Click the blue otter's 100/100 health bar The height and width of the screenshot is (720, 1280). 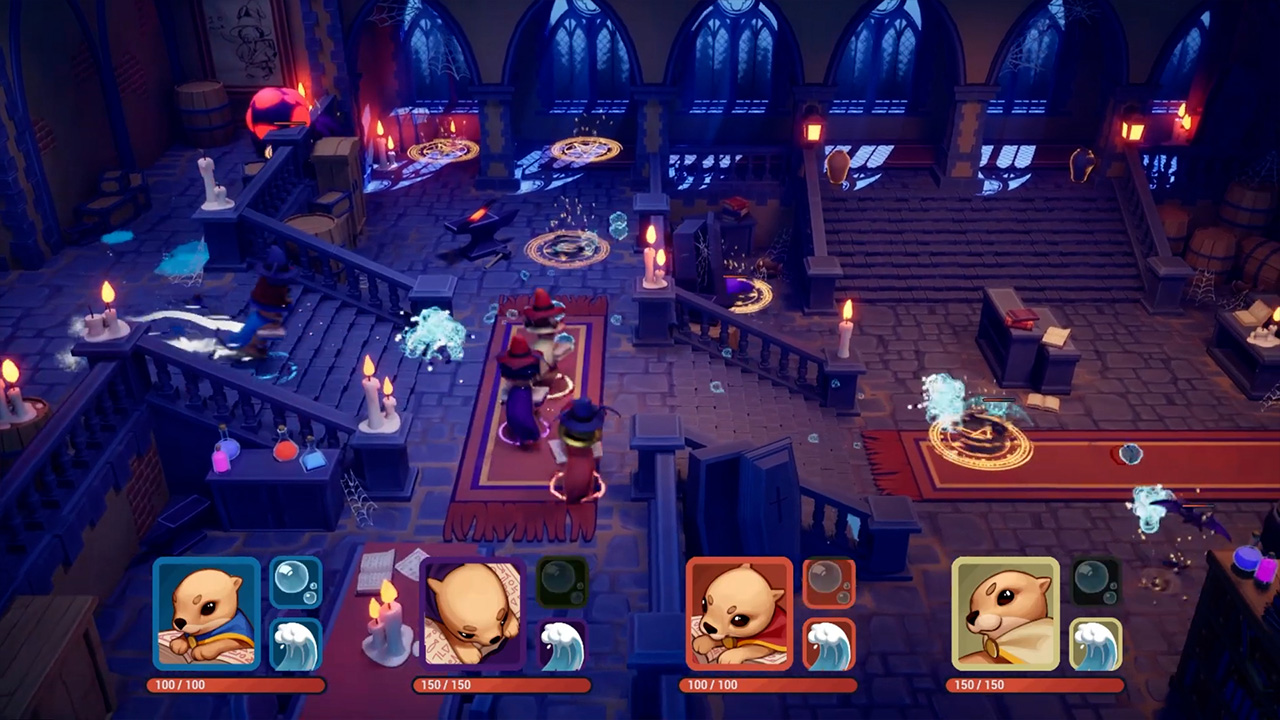click(x=237, y=686)
